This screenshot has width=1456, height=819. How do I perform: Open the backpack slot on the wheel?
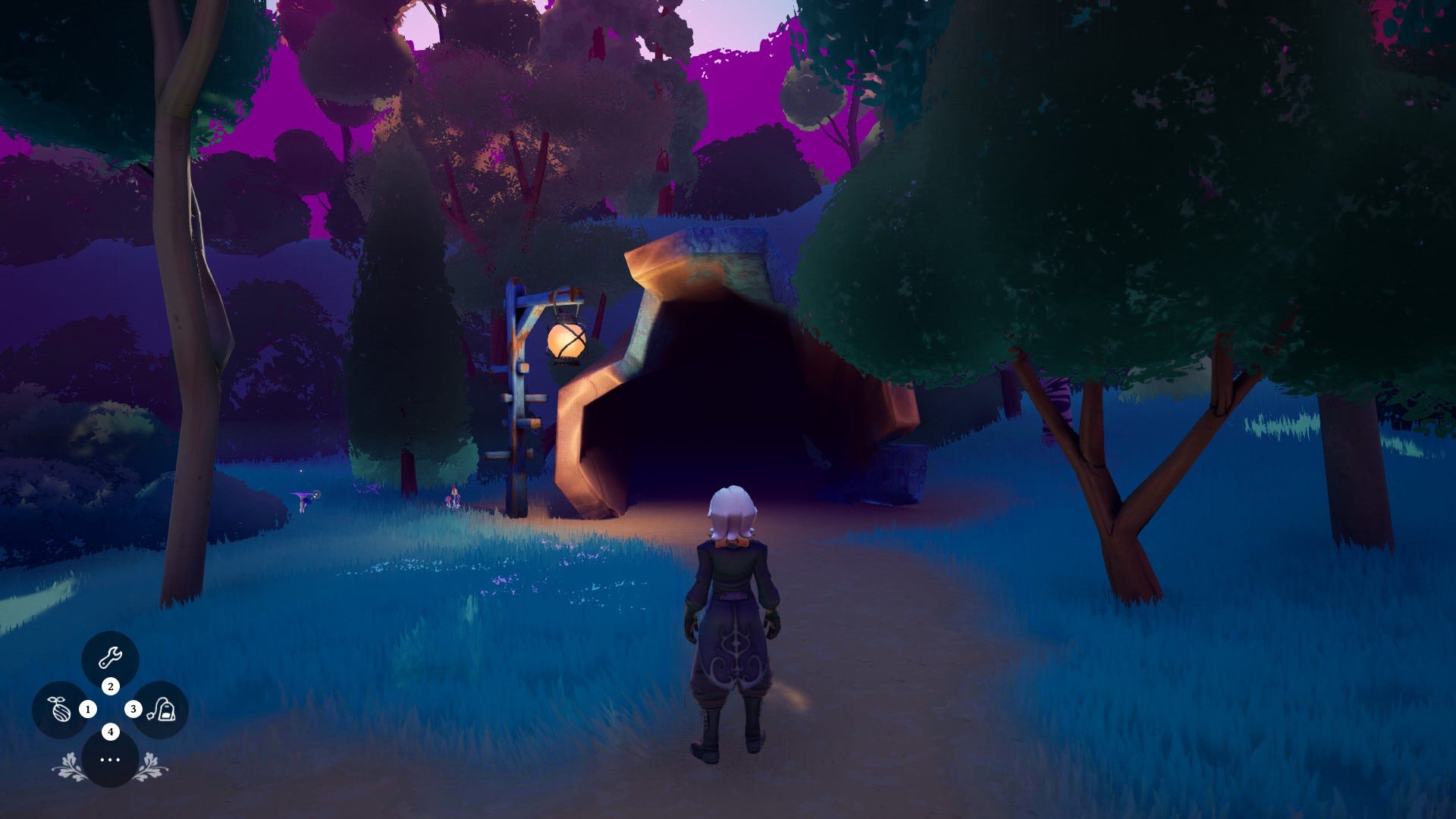click(161, 710)
